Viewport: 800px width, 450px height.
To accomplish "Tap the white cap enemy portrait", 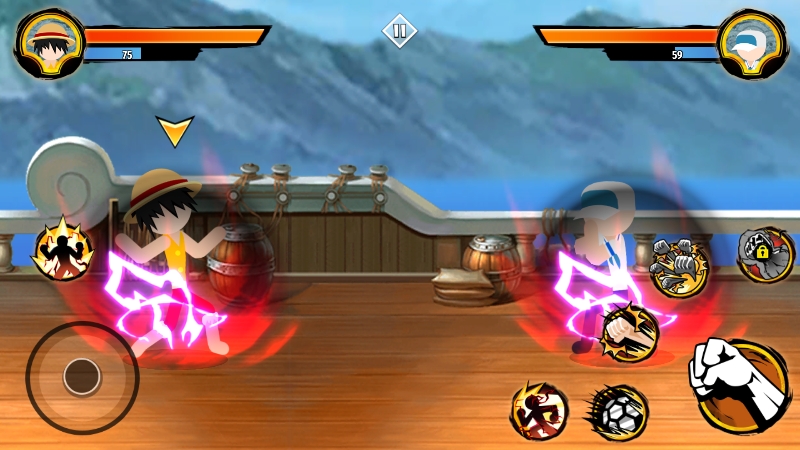I will point(752,43).
